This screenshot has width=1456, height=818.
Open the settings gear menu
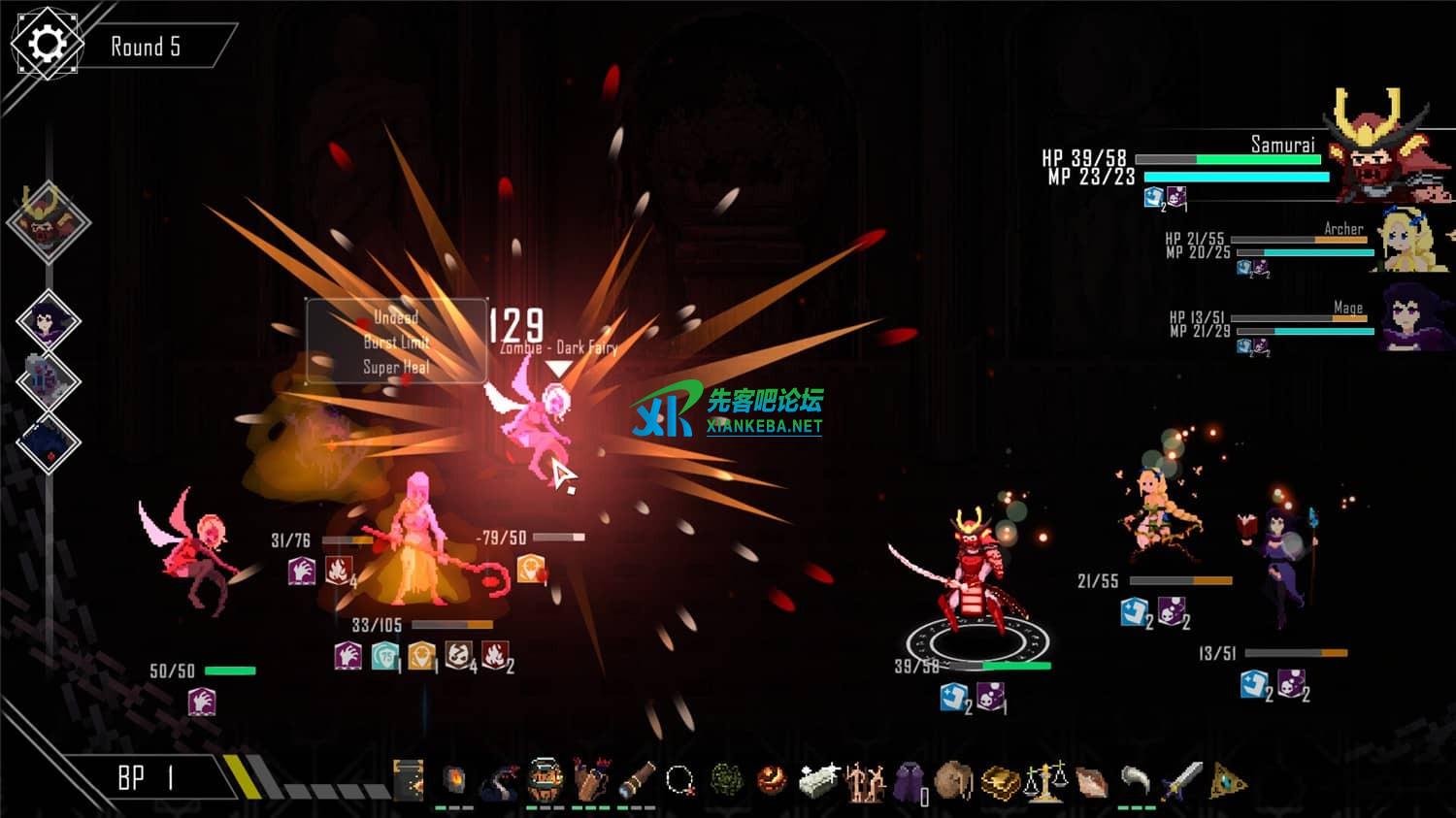tap(46, 44)
